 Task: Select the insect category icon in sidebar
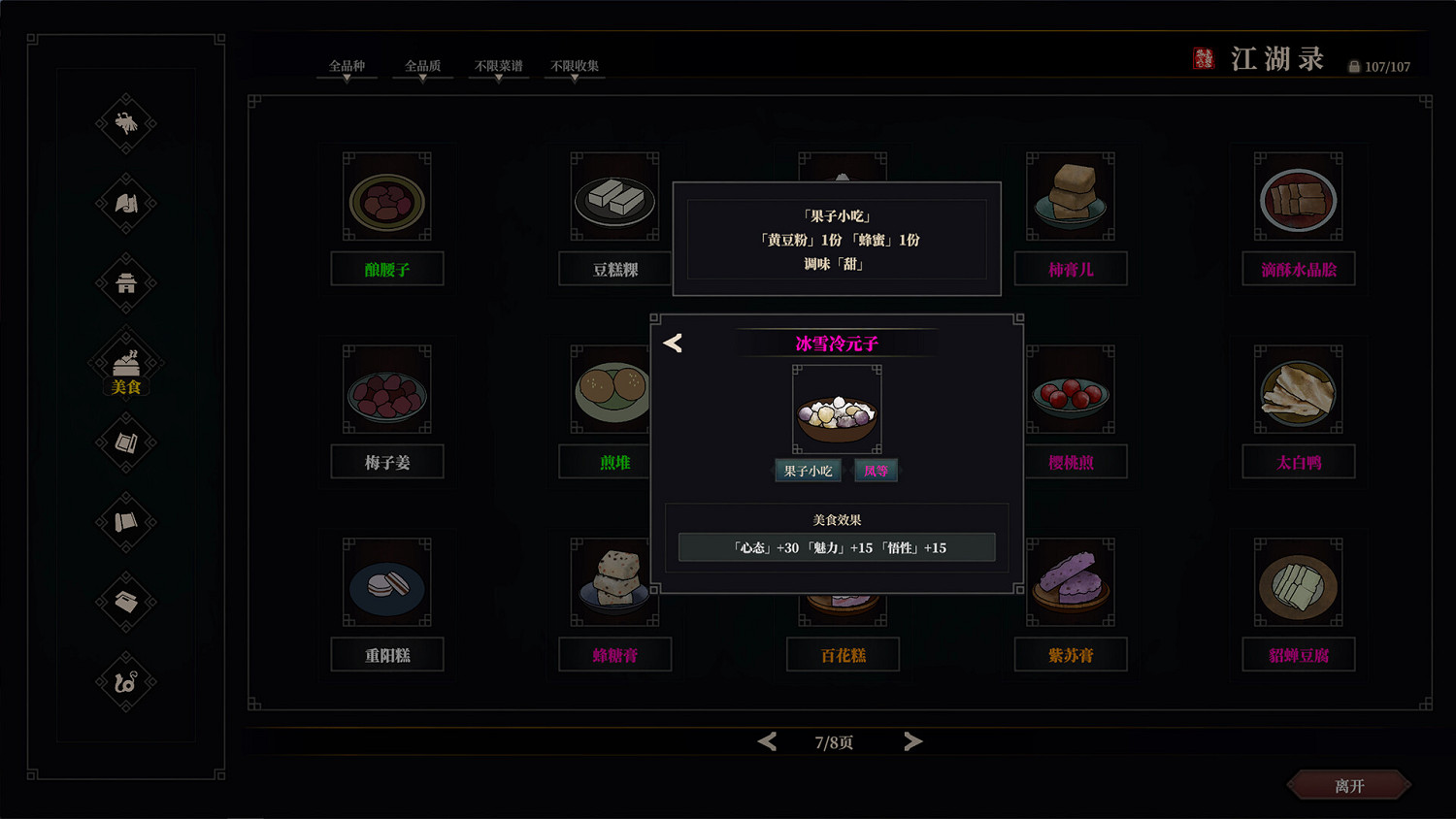coord(124,124)
